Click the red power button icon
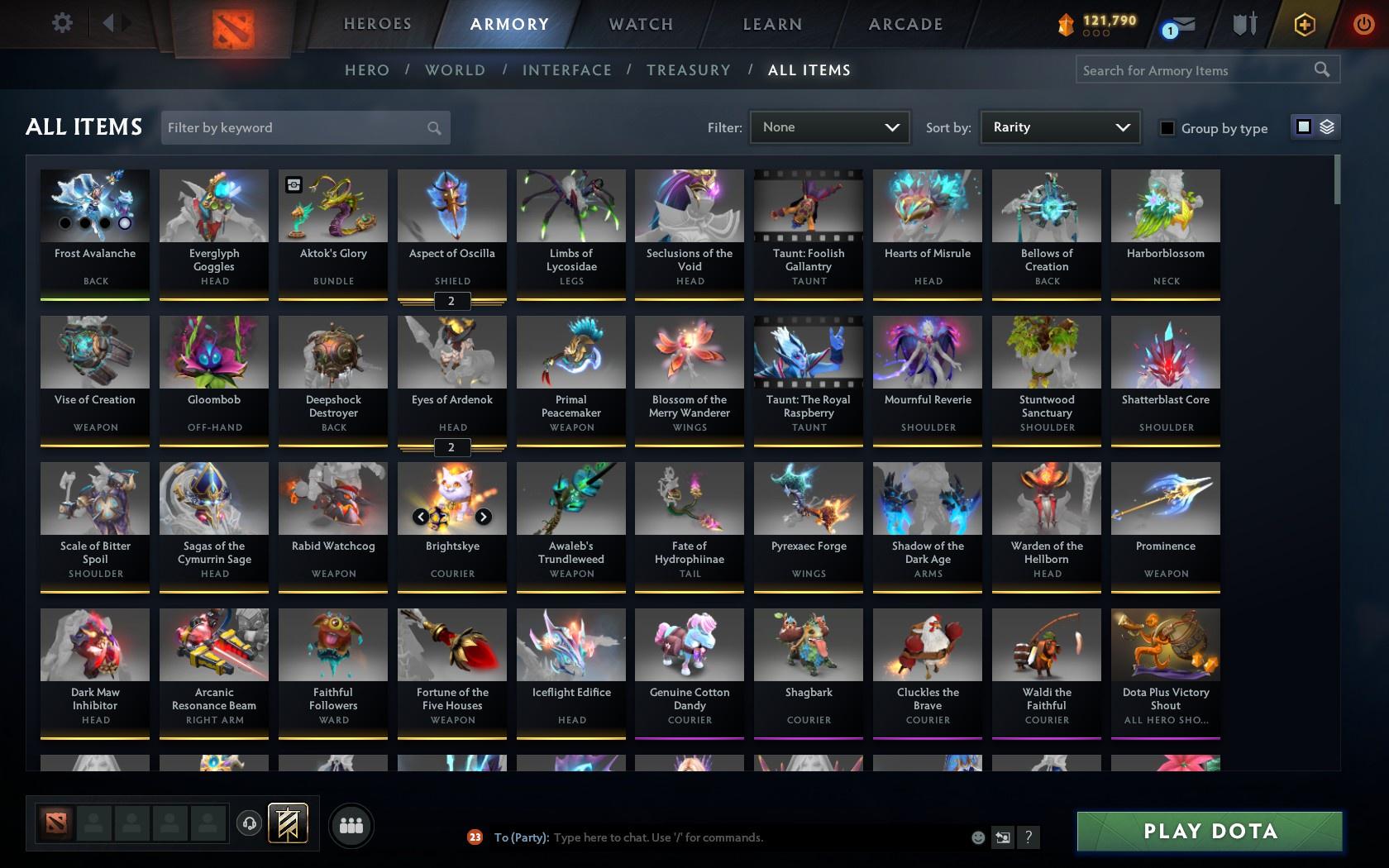 1363,25
